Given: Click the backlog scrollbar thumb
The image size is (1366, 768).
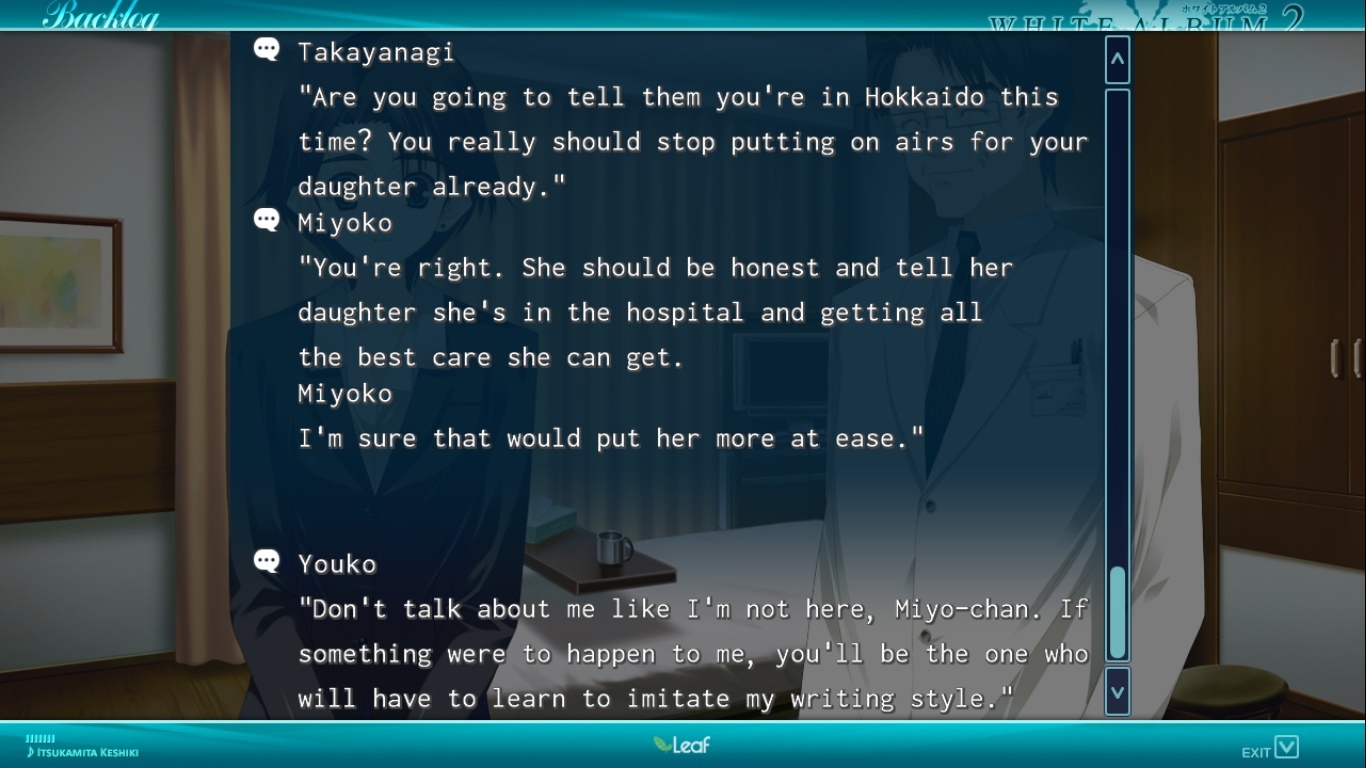Looking at the screenshot, I should point(1117,612).
